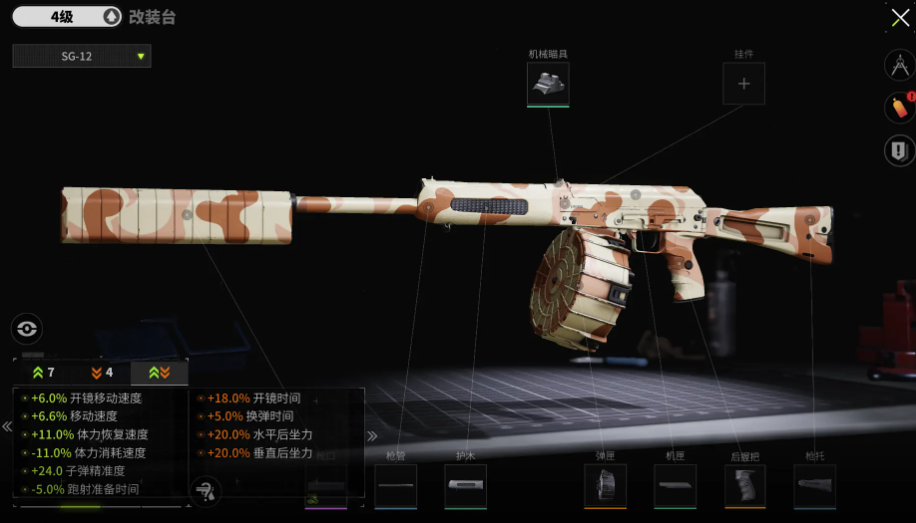Image resolution: width=916 pixels, height=523 pixels.
Task: Click the weapon help question-mark button
Action: click(205, 490)
